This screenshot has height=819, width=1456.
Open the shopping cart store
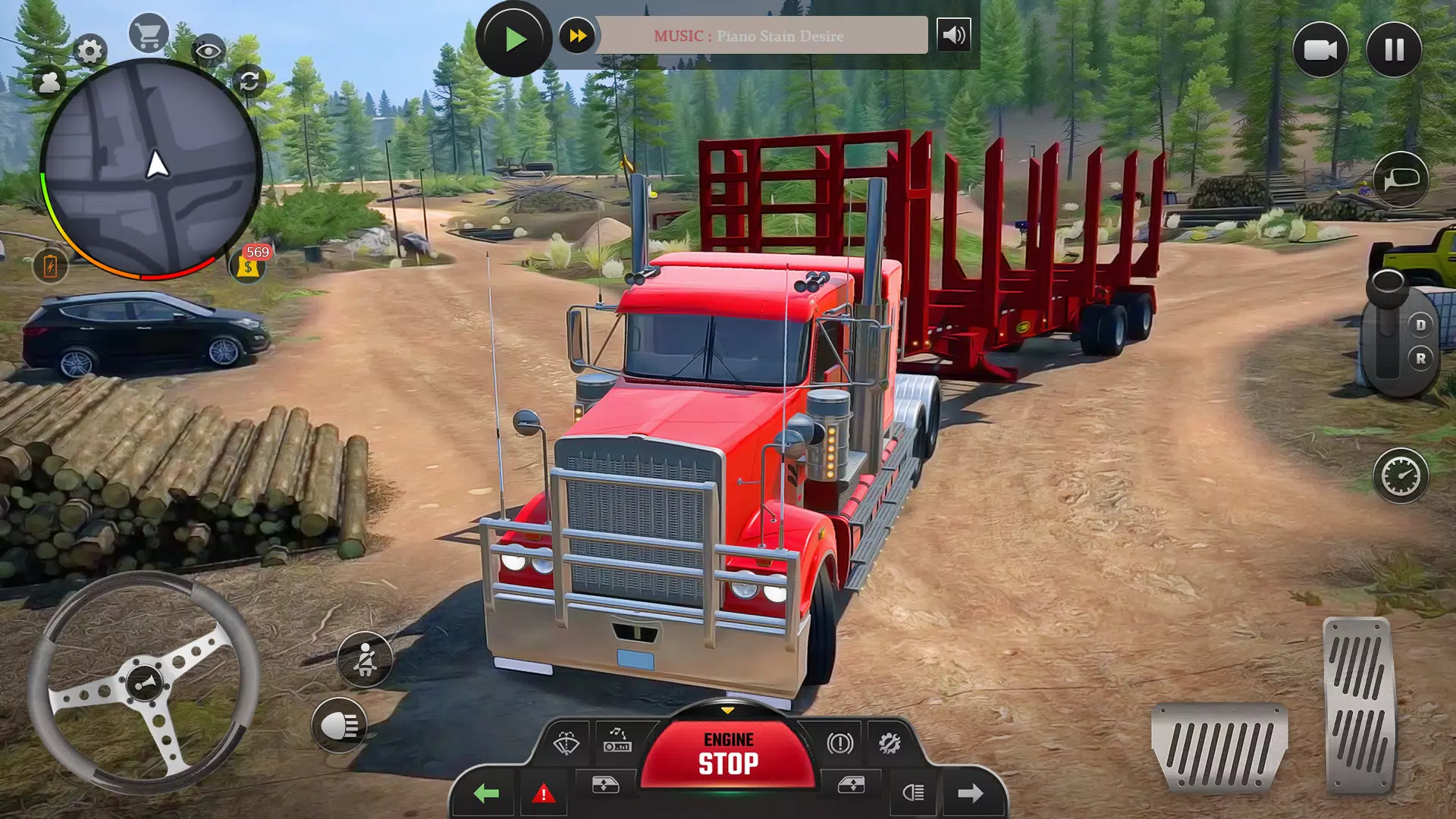pyautogui.click(x=148, y=34)
